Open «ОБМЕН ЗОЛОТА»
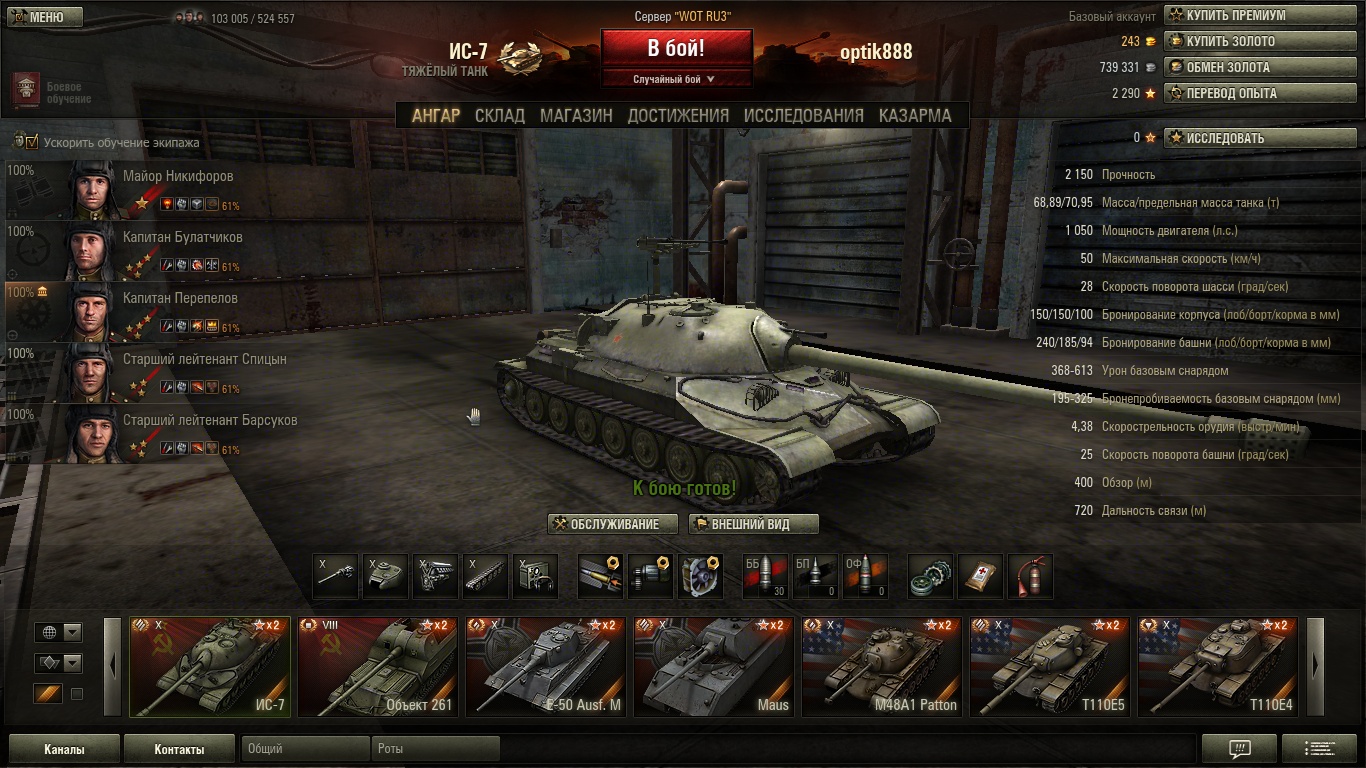The image size is (1366, 768). (x=1245, y=68)
